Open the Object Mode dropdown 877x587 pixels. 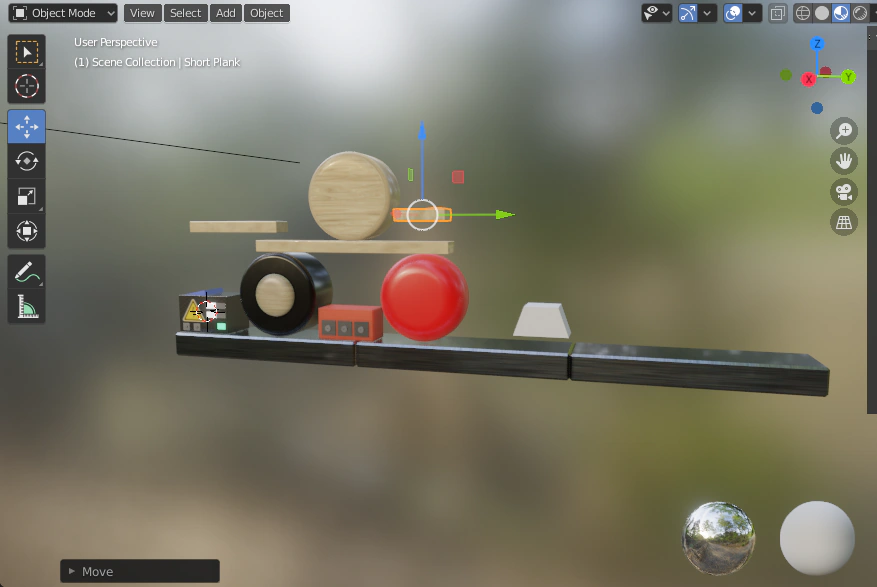(63, 13)
